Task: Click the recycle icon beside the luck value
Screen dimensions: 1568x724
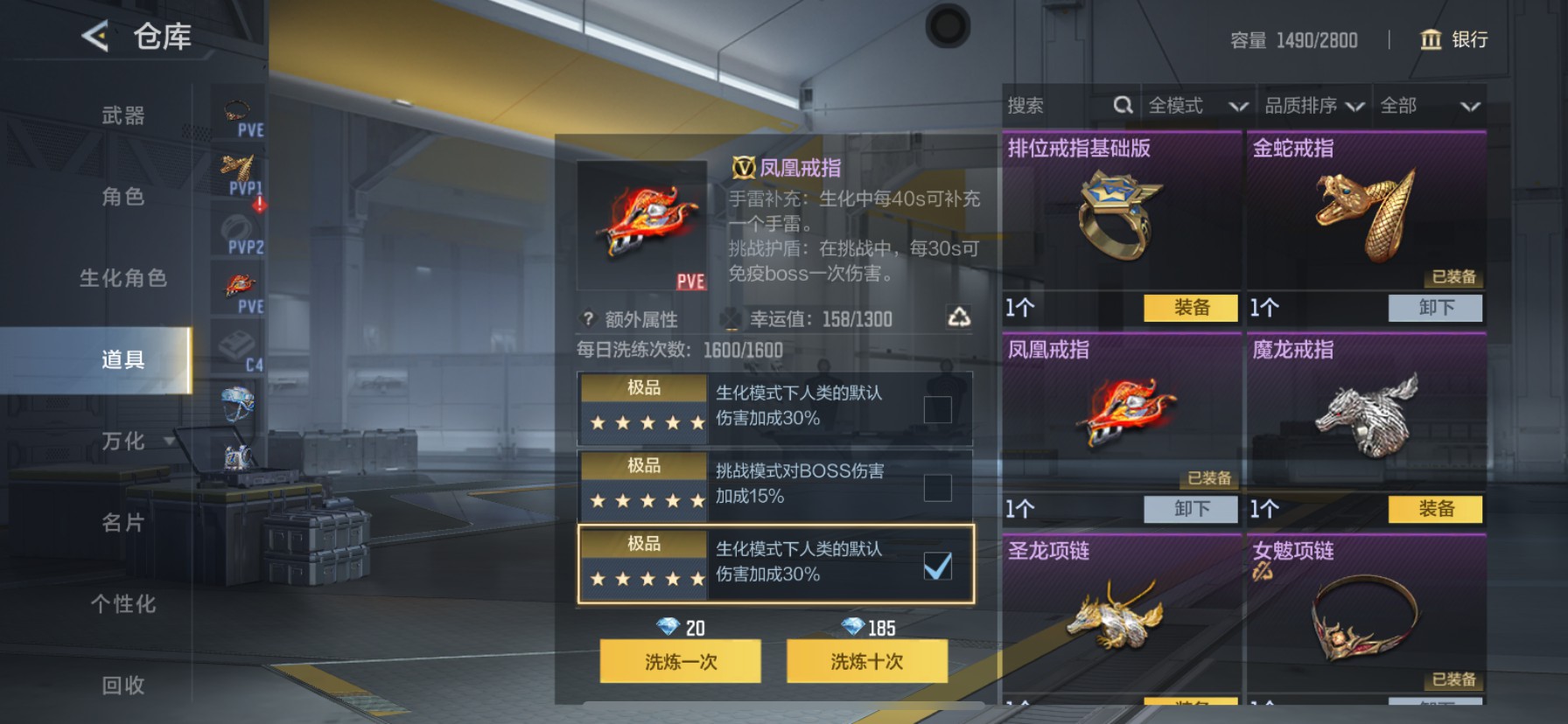Action: 961,318
